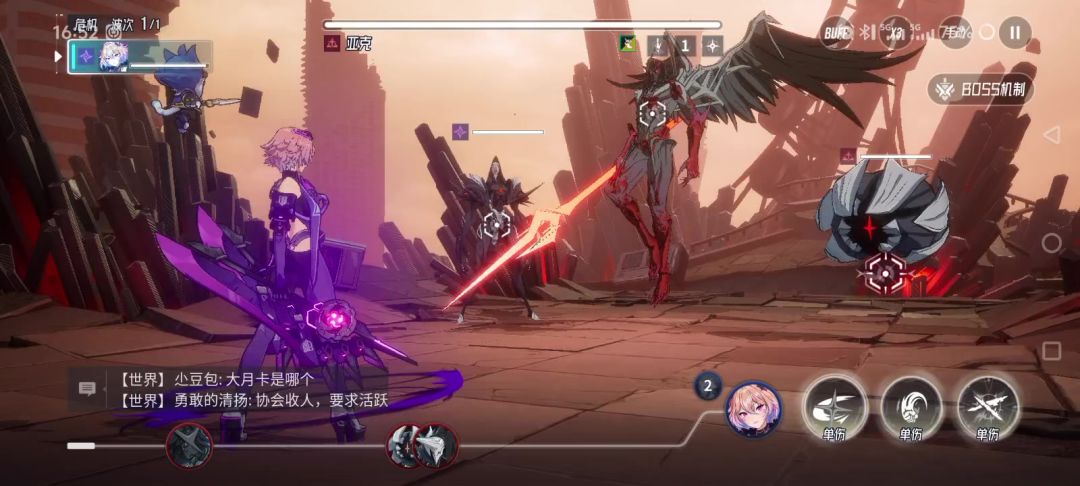Target the winged boss's lock-on marker
The width and height of the screenshot is (1080, 486).
(x=652, y=113)
